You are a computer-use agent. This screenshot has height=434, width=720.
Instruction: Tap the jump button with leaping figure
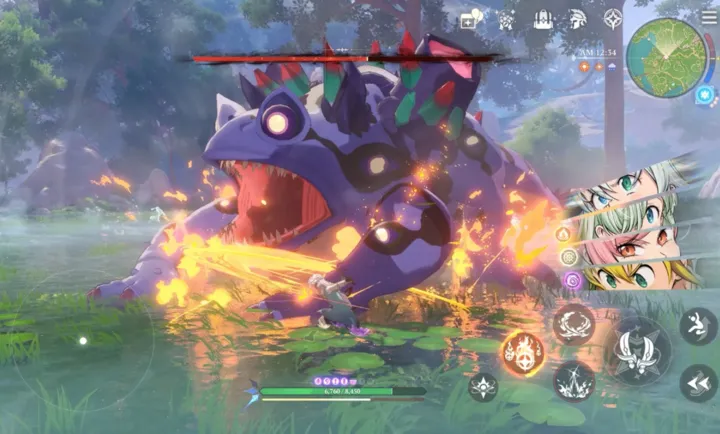click(697, 325)
